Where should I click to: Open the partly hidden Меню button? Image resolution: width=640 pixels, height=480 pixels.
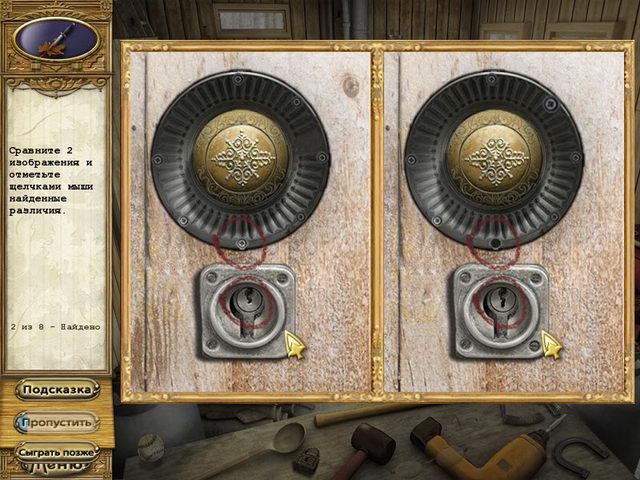57,466
